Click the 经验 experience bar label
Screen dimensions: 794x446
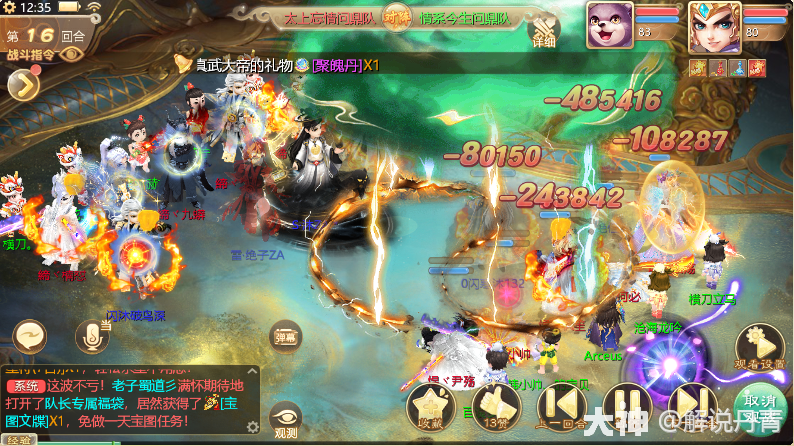coord(18,440)
